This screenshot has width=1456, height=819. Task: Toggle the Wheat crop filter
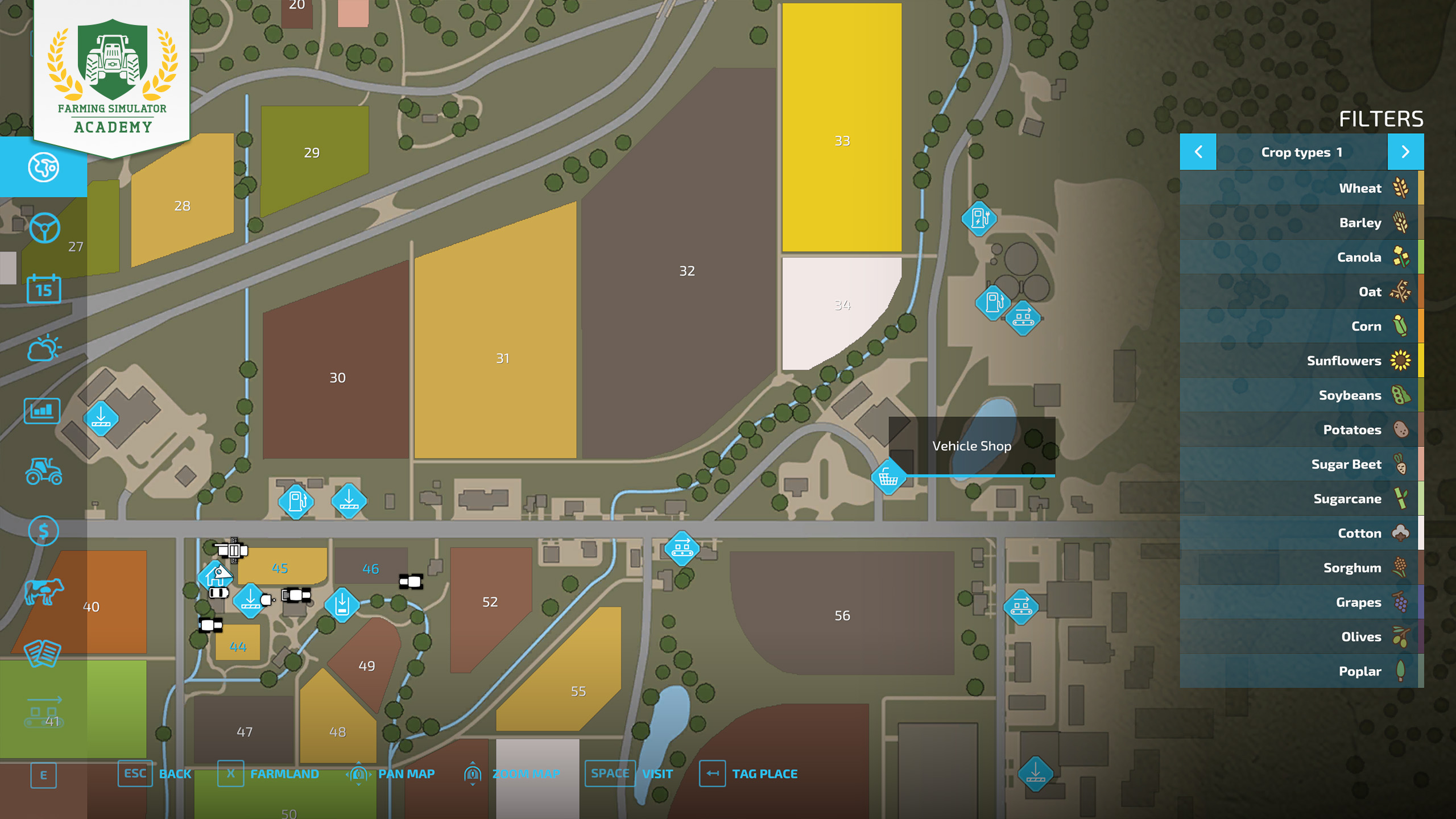coord(1301,188)
